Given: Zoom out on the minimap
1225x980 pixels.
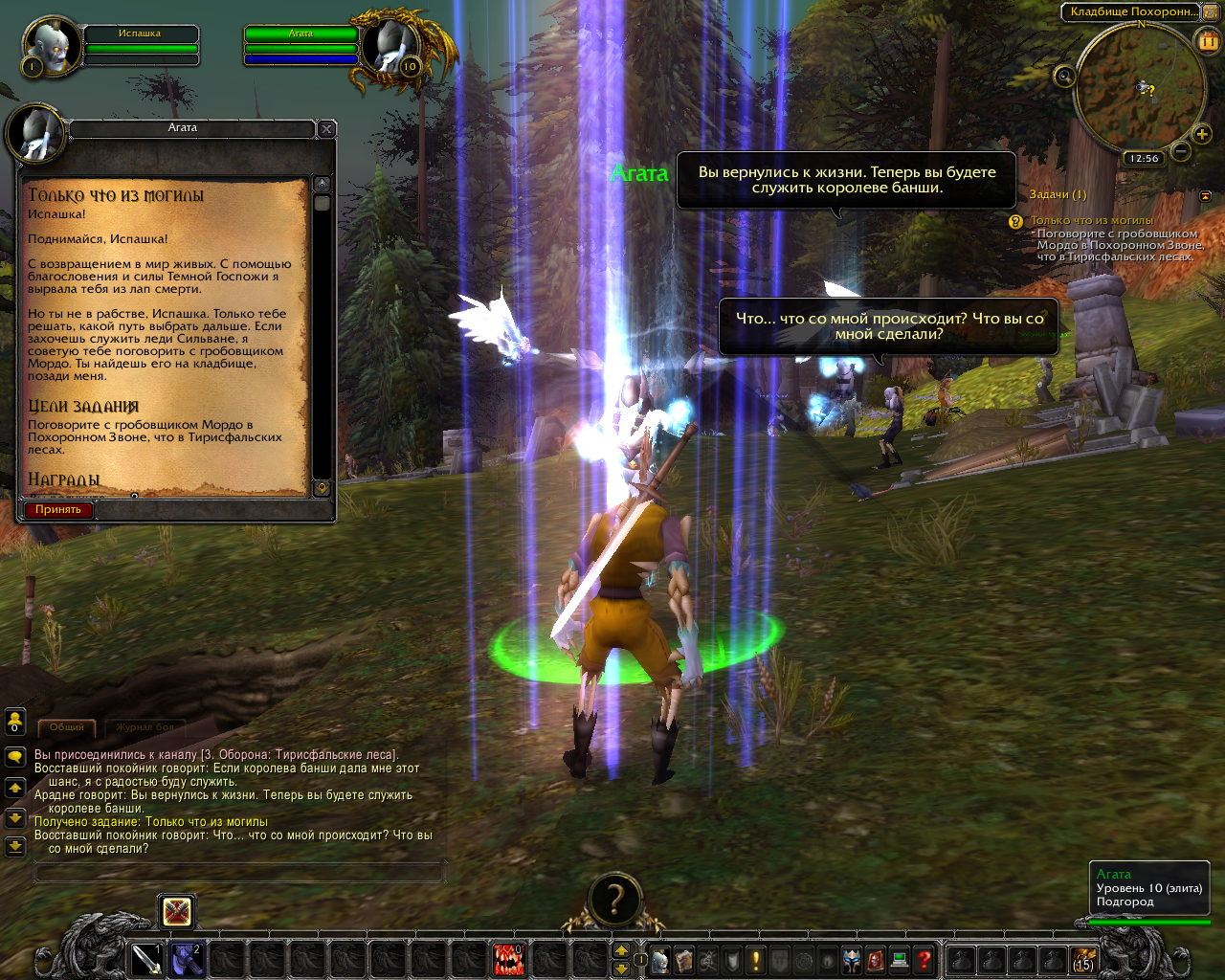Looking at the screenshot, I should coord(1181,151).
